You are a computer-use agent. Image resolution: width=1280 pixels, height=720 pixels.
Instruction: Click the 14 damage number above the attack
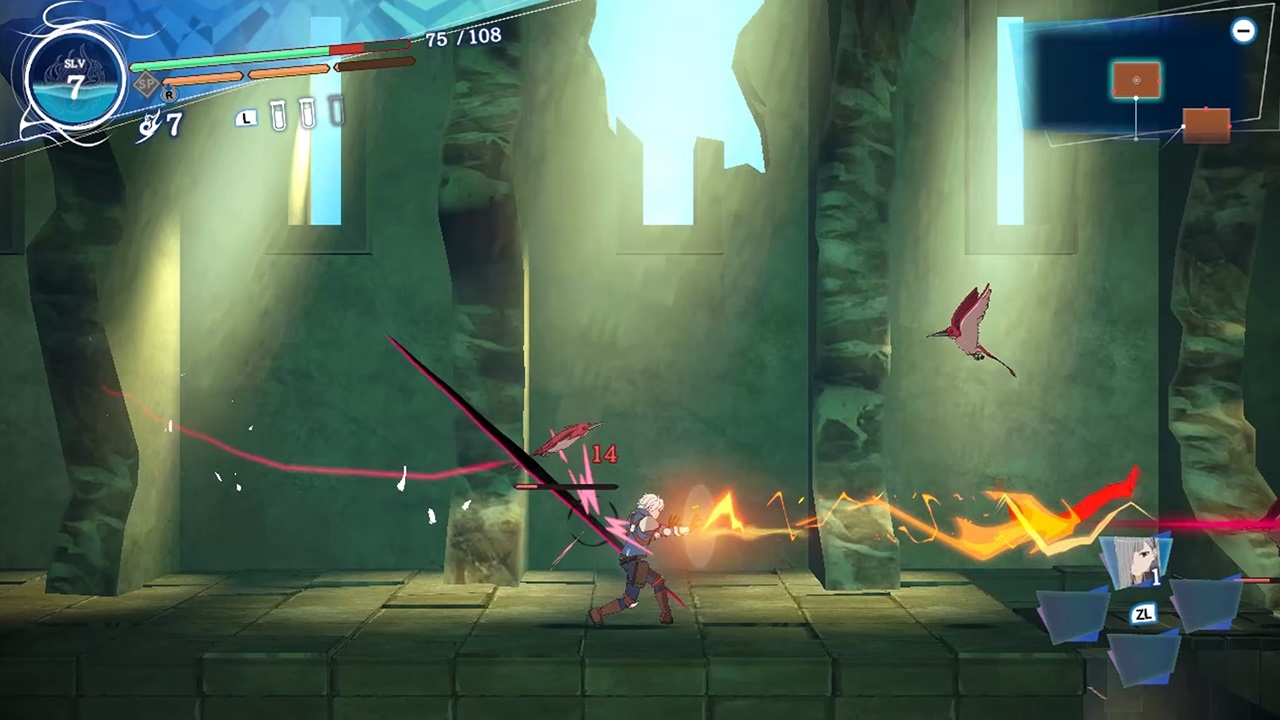pyautogui.click(x=604, y=455)
